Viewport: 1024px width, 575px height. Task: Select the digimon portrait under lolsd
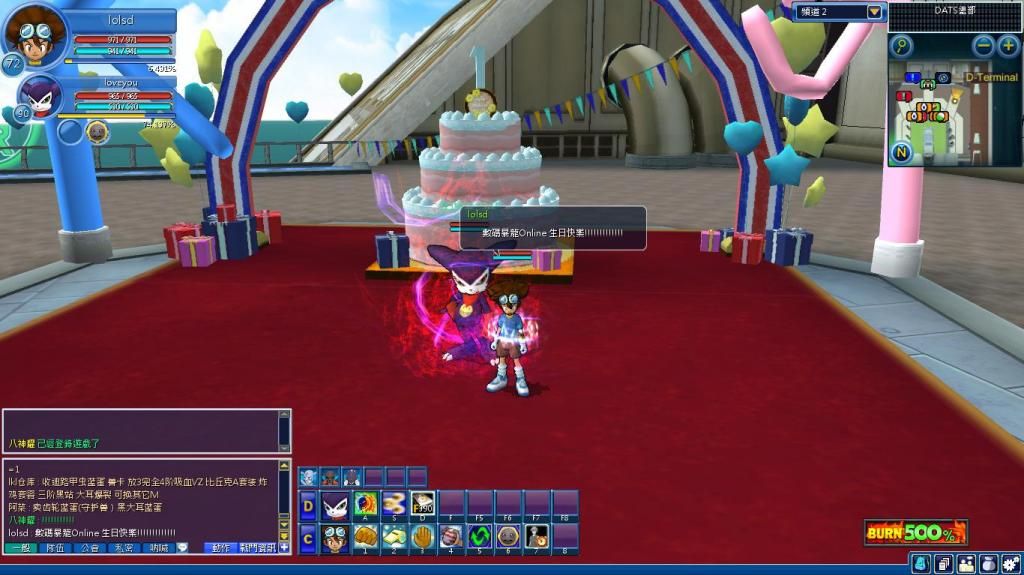40,98
